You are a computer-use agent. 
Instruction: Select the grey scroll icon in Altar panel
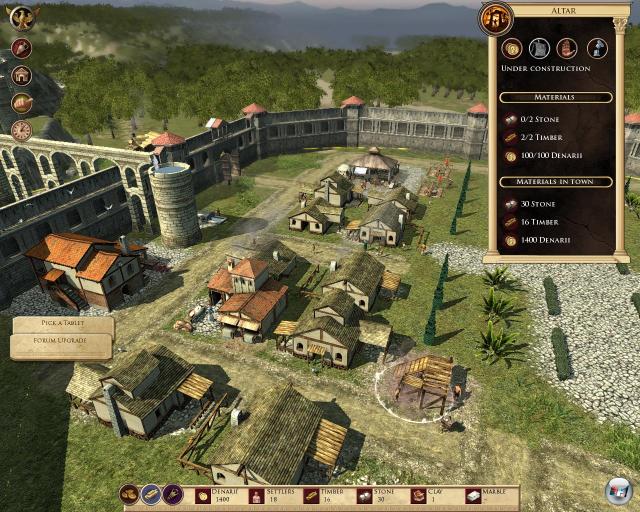coord(540,48)
